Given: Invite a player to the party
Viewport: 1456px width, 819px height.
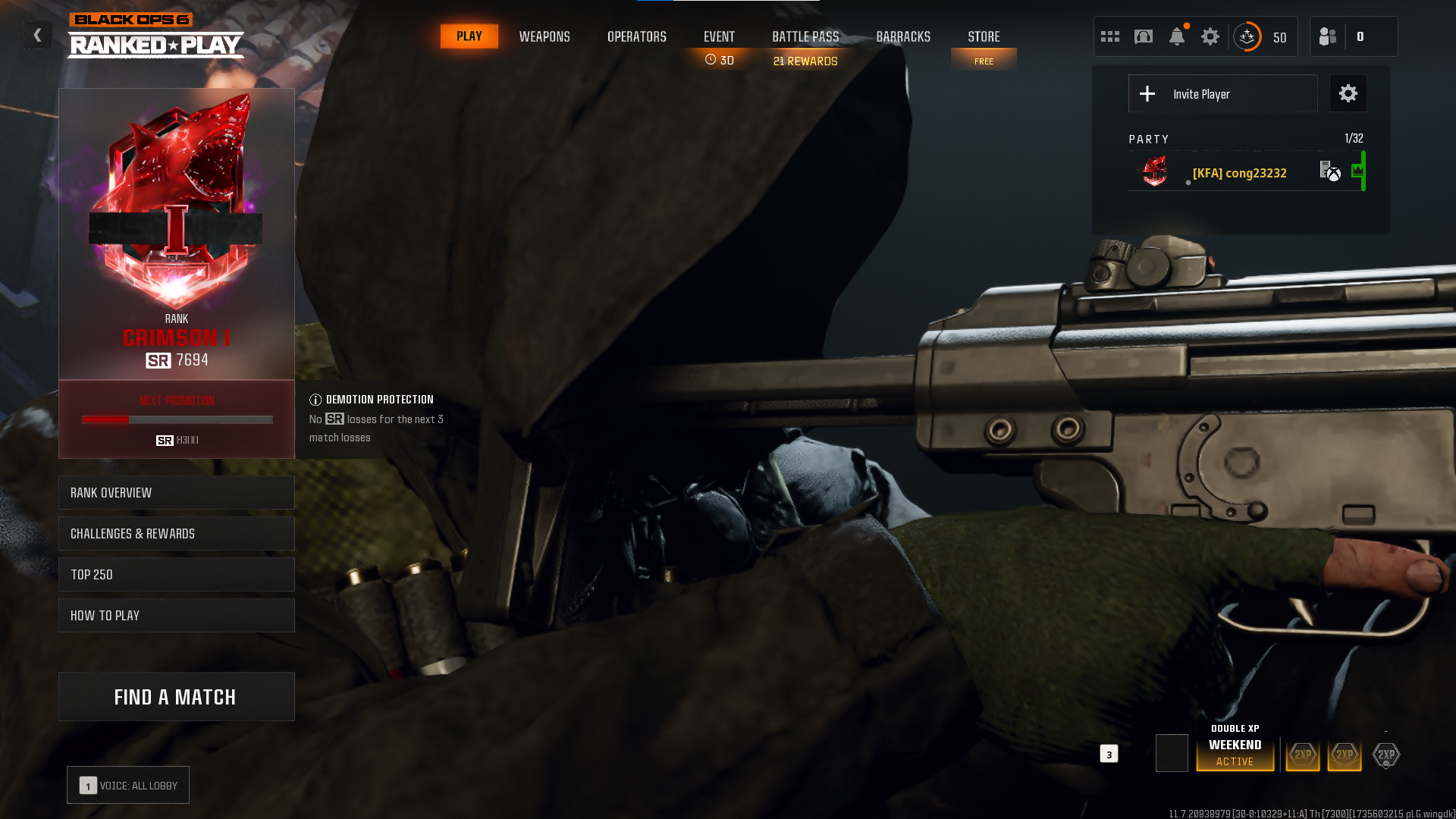Looking at the screenshot, I should [1222, 94].
